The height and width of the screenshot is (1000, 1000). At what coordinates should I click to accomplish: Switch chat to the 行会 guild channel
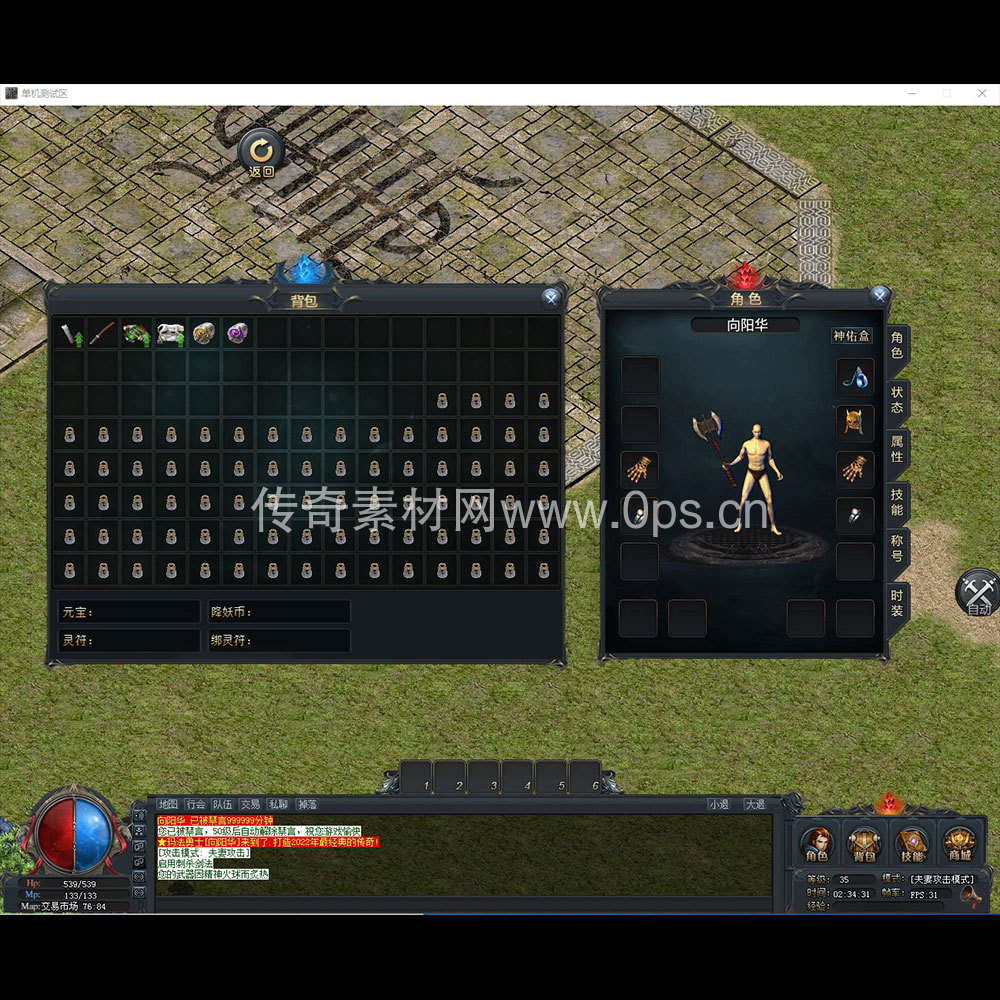click(196, 804)
